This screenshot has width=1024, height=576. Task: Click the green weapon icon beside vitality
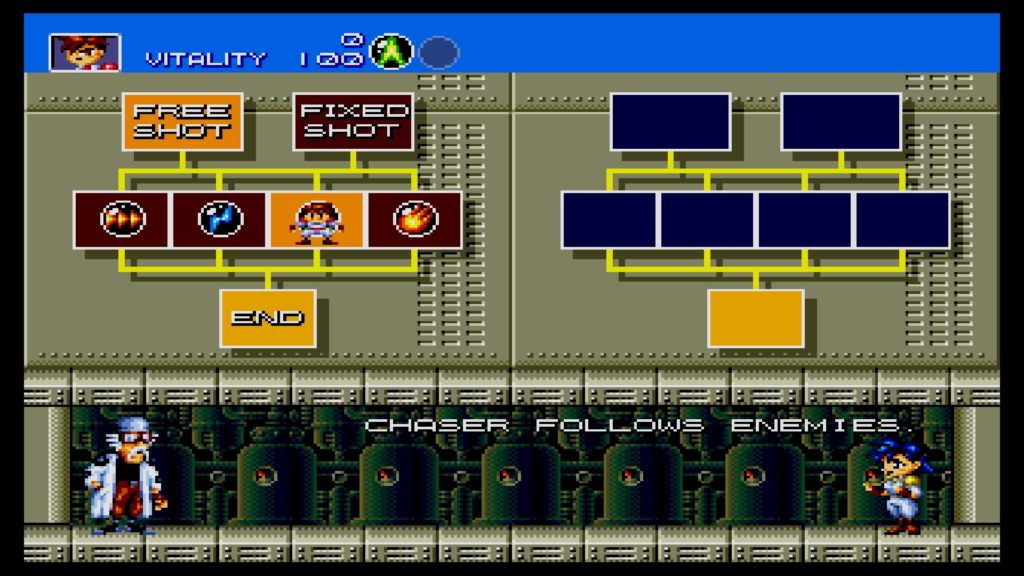pos(391,52)
